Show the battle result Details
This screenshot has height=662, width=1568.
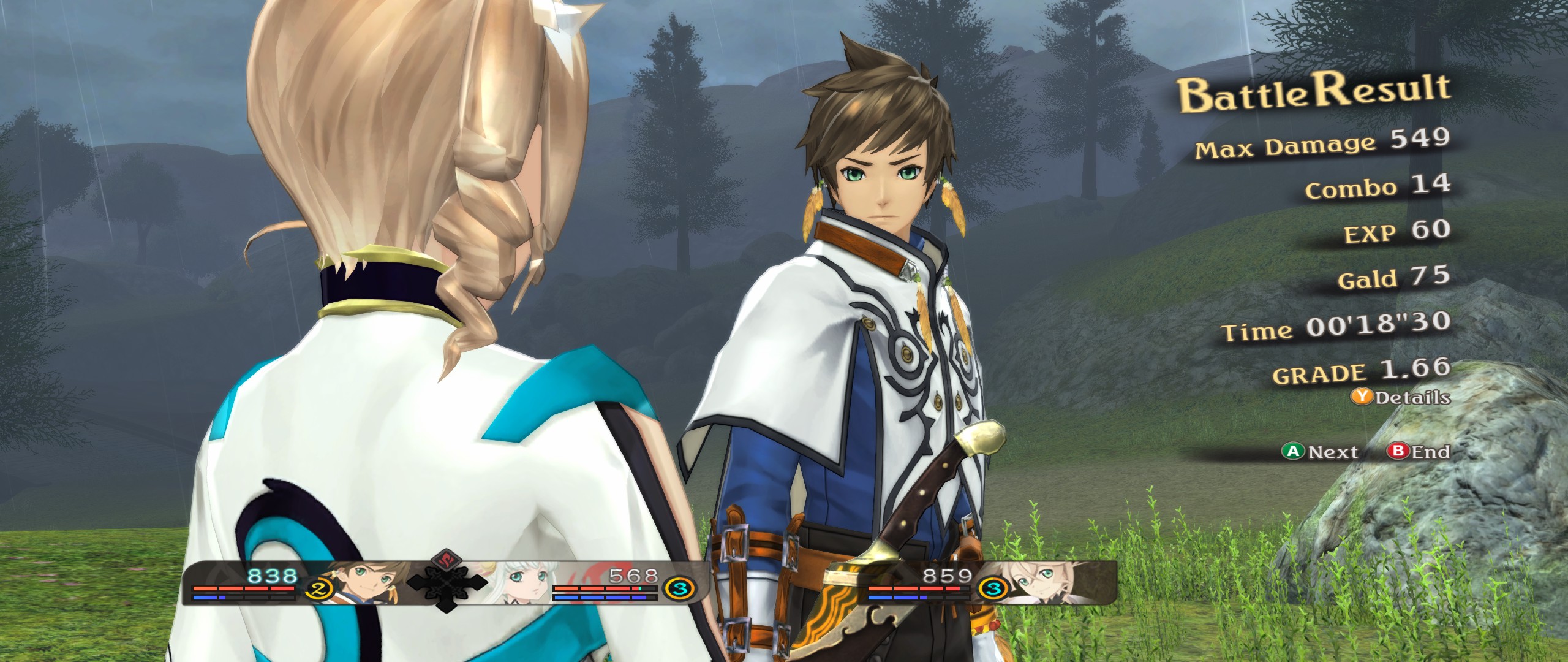pos(1400,397)
